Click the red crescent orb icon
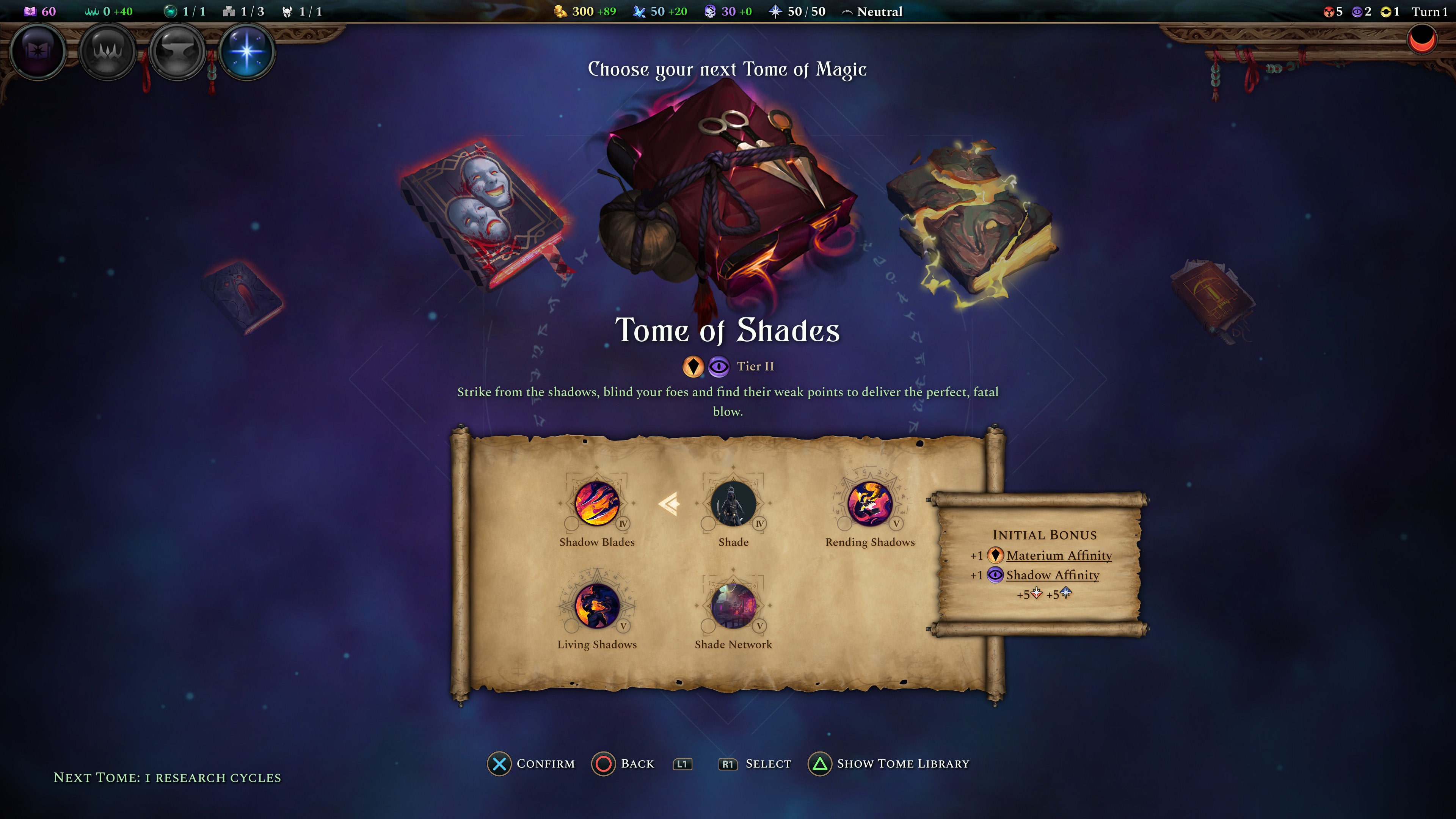 [x=1421, y=40]
